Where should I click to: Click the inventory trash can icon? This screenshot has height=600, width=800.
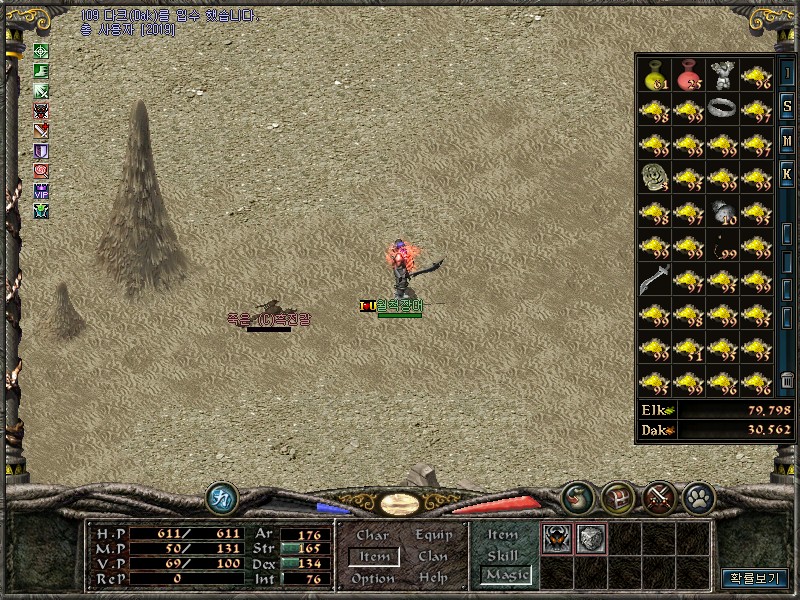click(787, 379)
